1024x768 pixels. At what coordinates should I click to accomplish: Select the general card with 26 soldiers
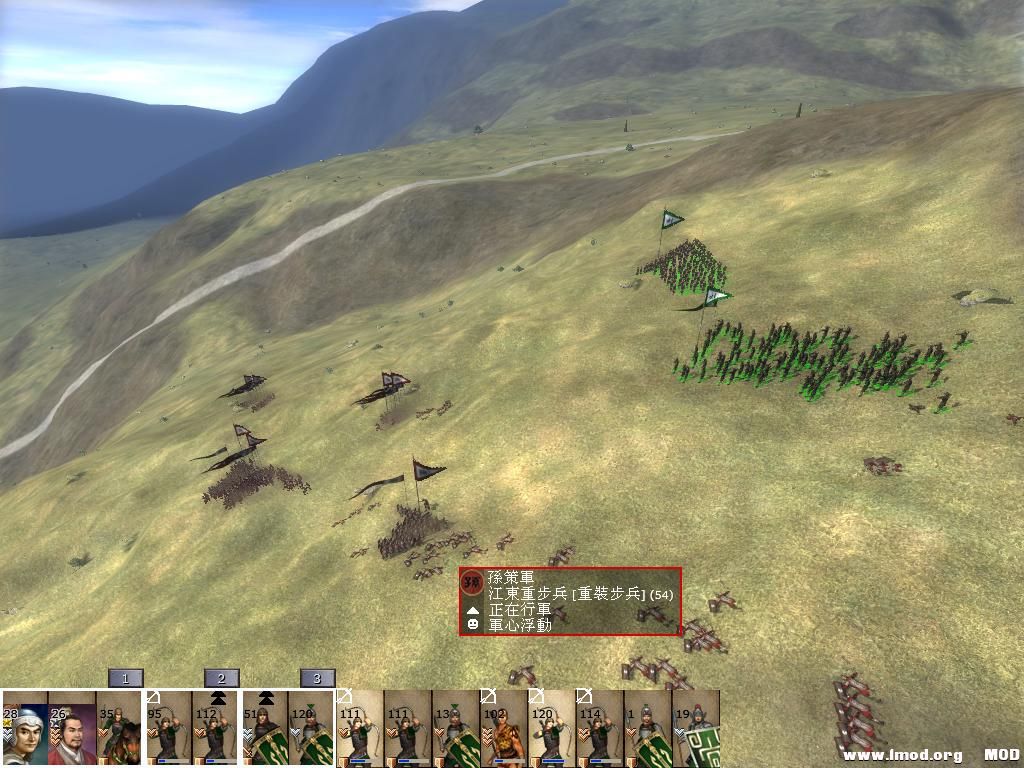coord(72,728)
